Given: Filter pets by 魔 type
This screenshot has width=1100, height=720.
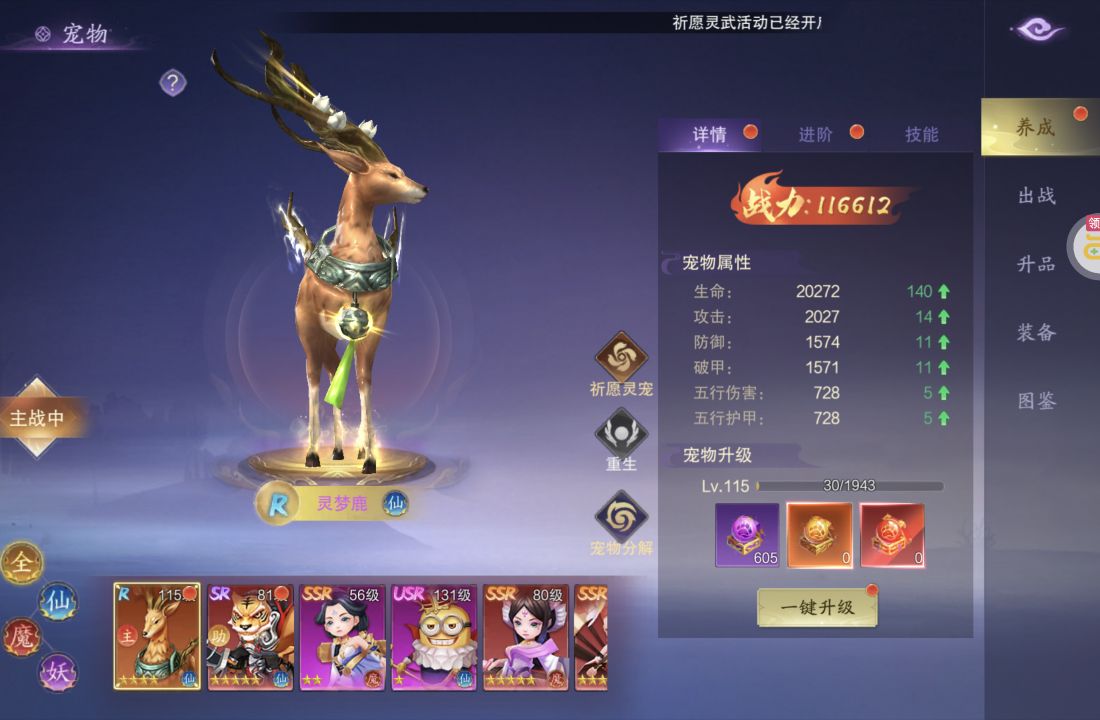Looking at the screenshot, I should point(20,636).
